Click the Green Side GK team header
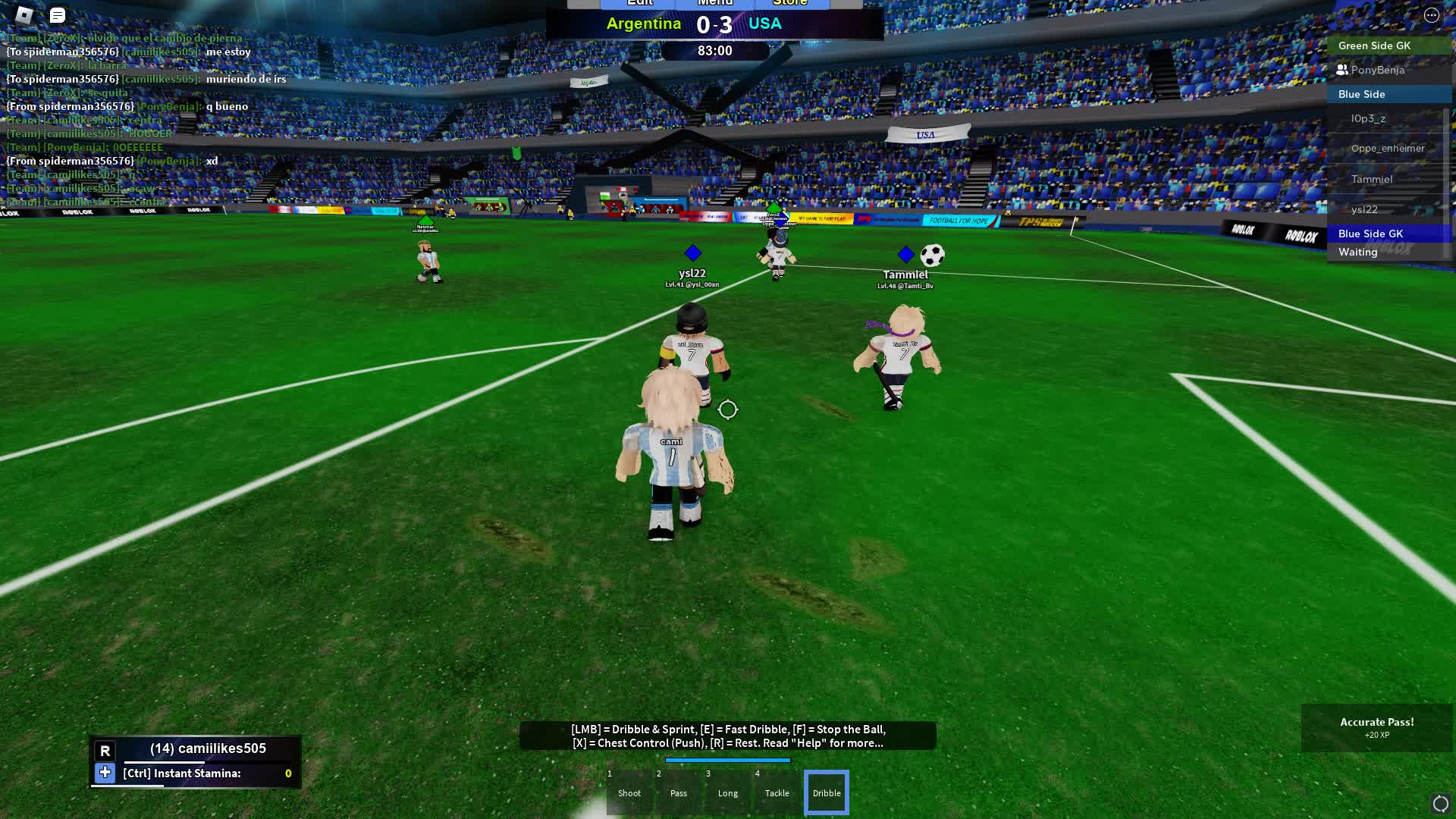 [x=1374, y=45]
